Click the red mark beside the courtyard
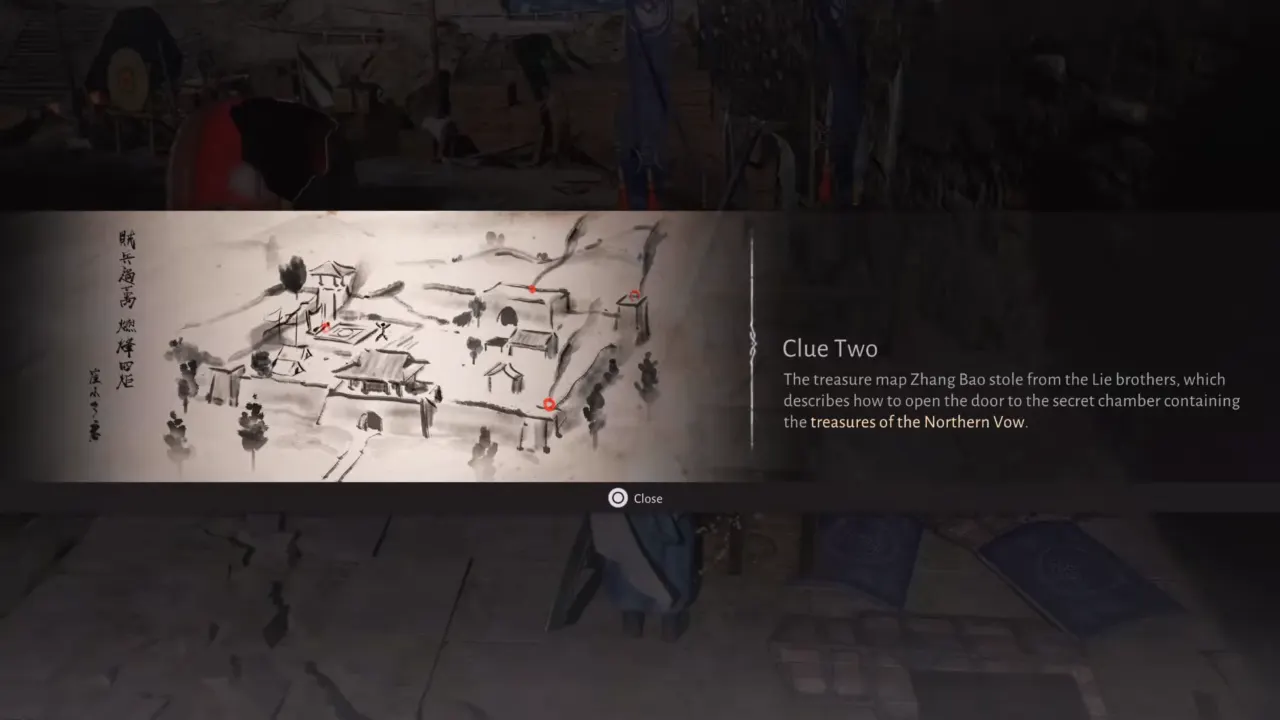This screenshot has height=720, width=1280. [324, 327]
